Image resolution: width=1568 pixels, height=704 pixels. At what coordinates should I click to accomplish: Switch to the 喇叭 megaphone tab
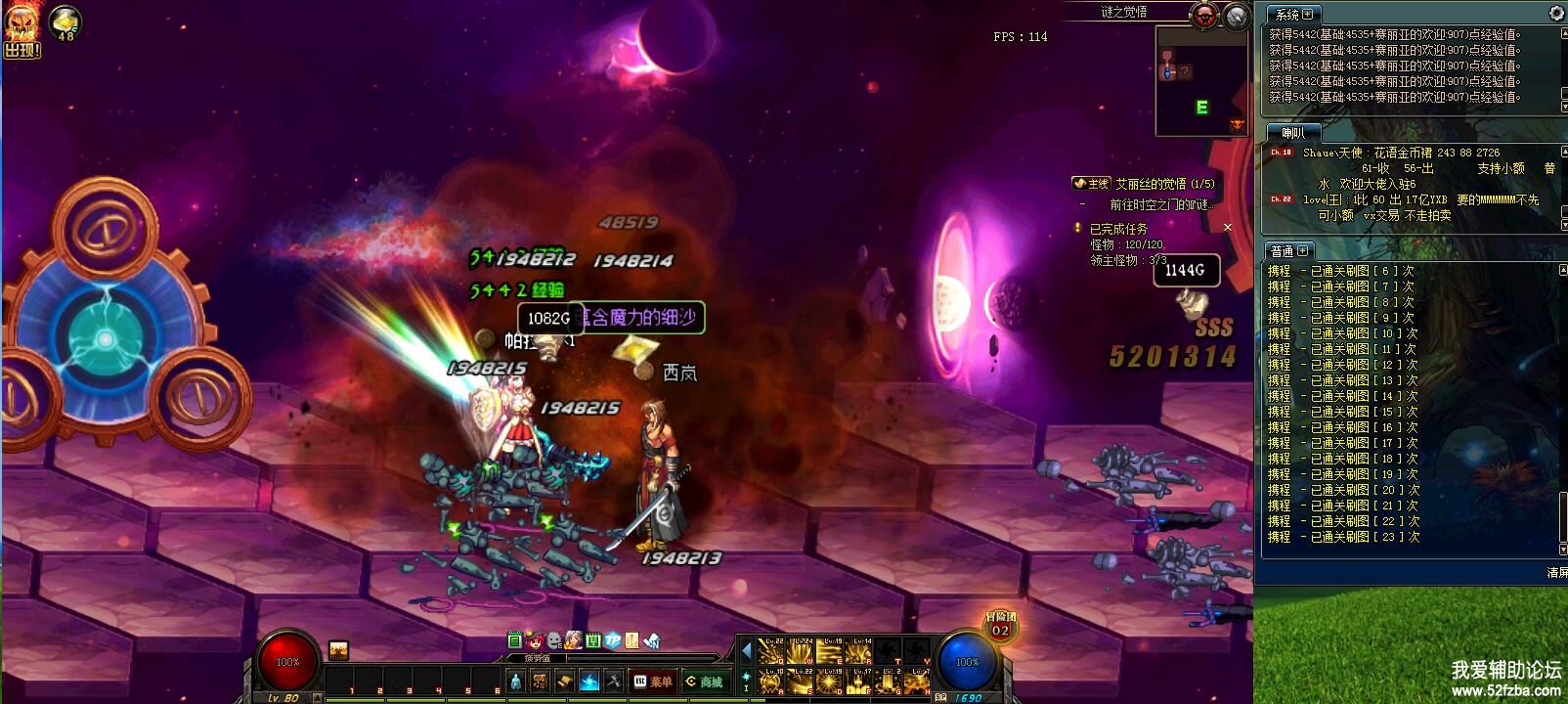(x=1292, y=133)
